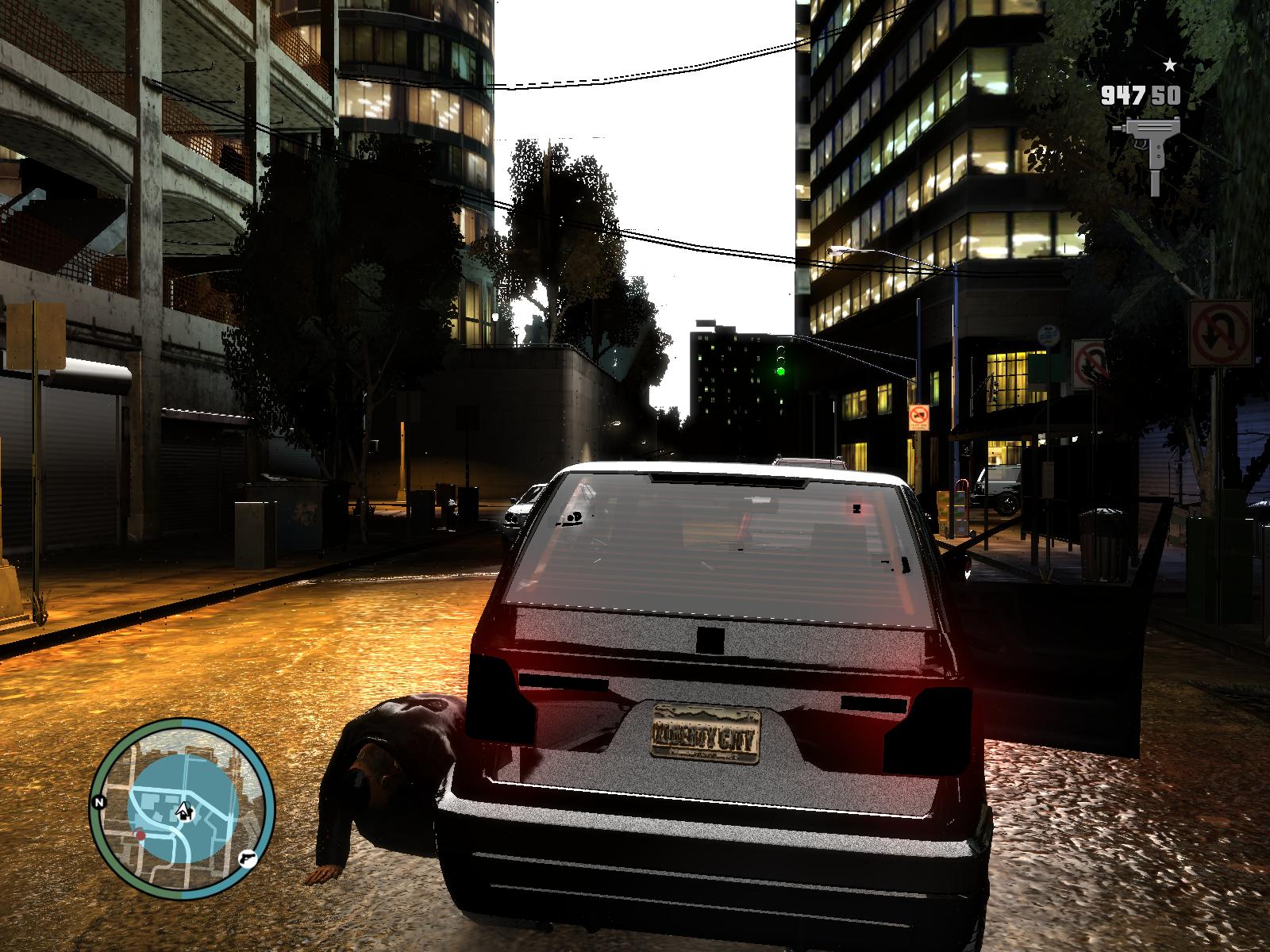Image resolution: width=1270 pixels, height=952 pixels.
Task: Click the safehouse icon on the minimap
Action: pos(185,810)
